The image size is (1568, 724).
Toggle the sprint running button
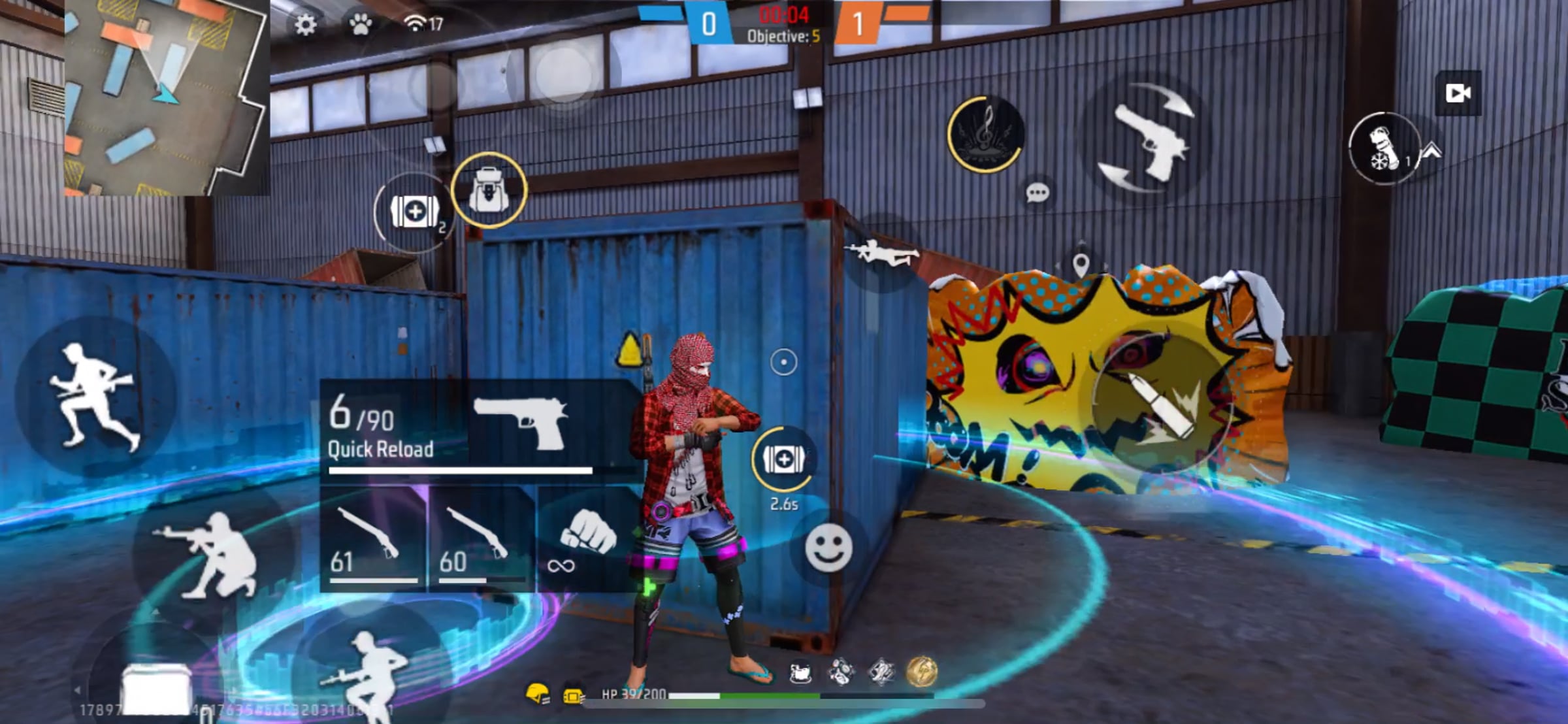[x=95, y=396]
